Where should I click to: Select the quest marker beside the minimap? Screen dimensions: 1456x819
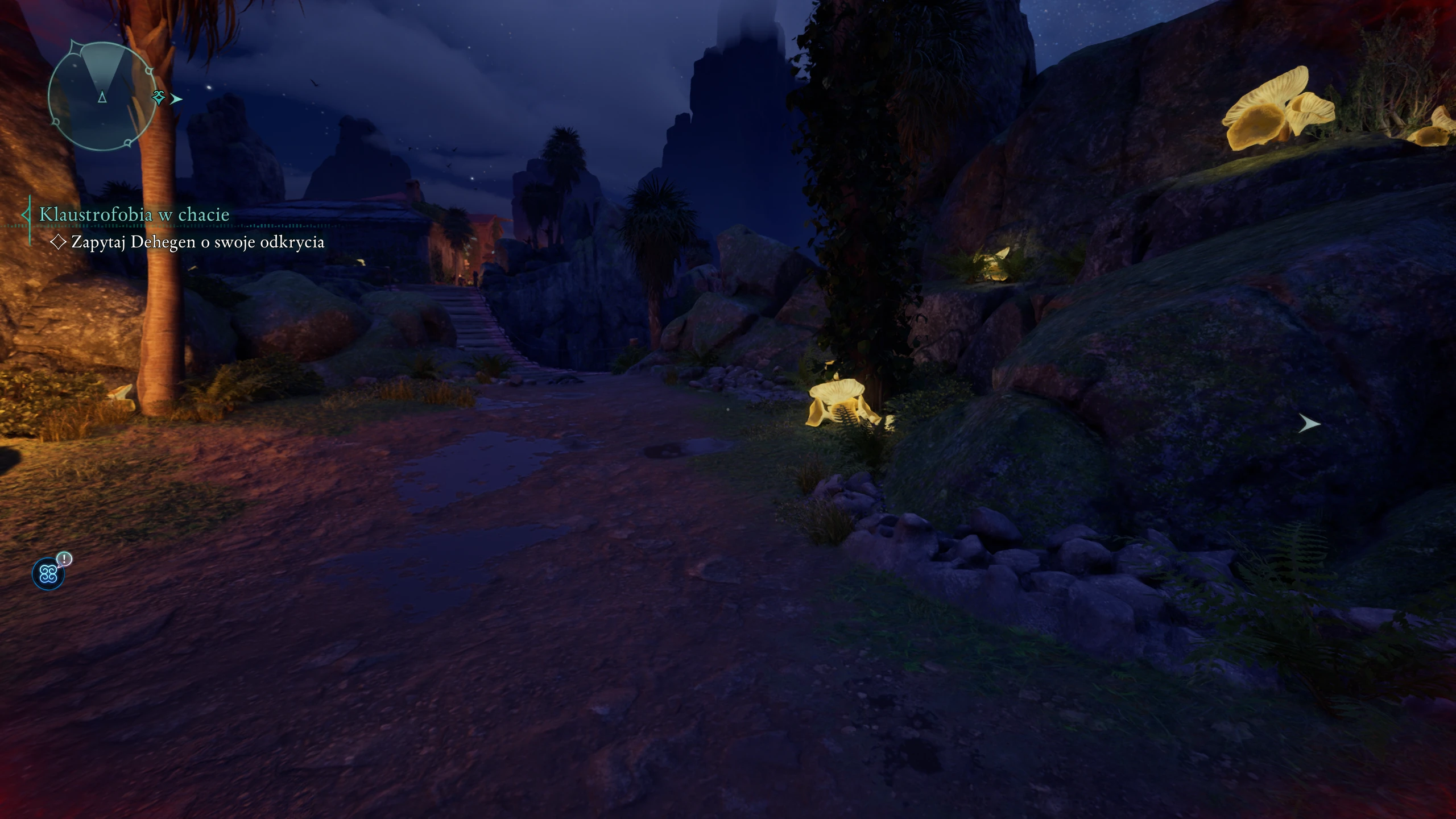click(x=160, y=98)
